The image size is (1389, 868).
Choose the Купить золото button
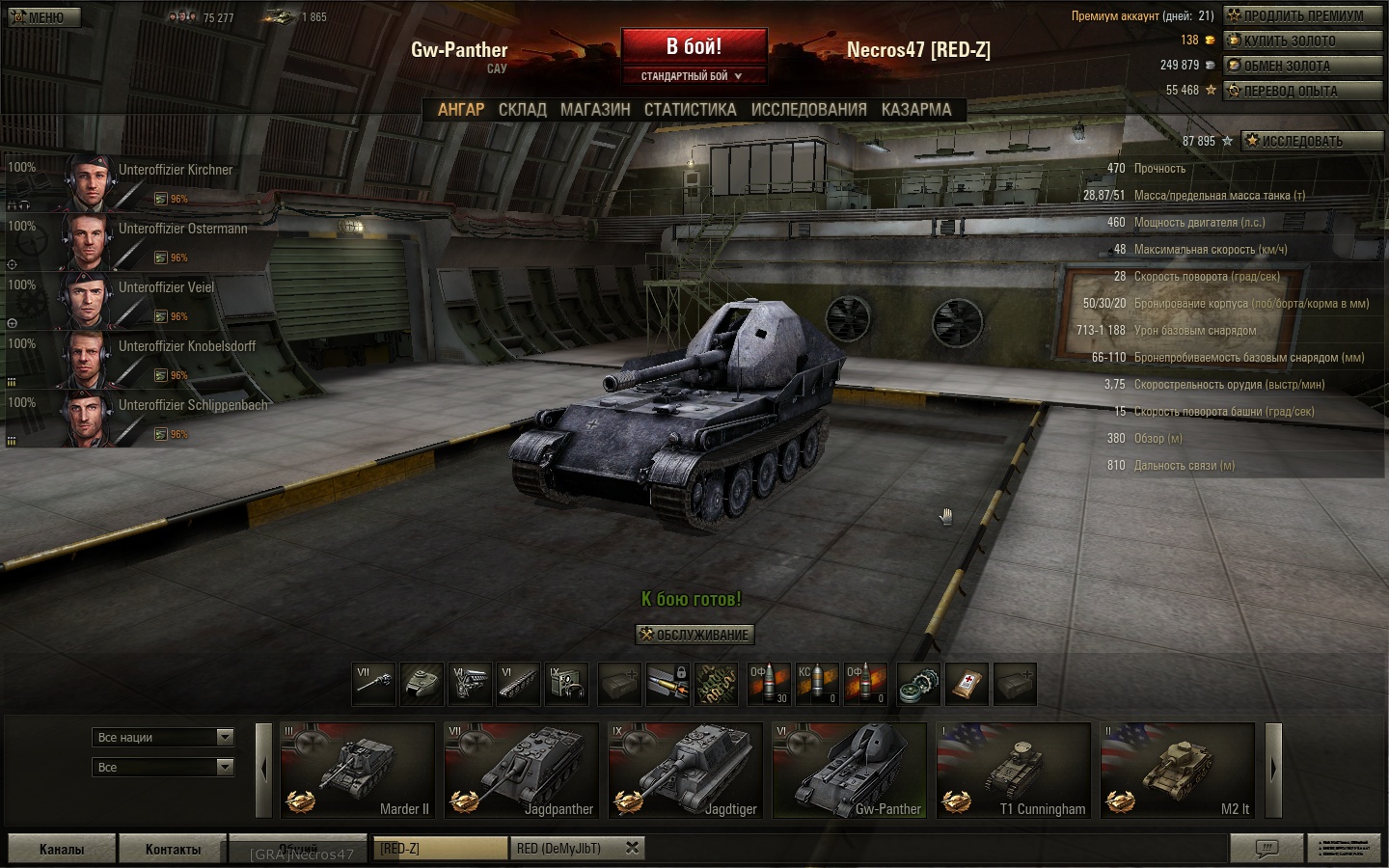click(1302, 41)
